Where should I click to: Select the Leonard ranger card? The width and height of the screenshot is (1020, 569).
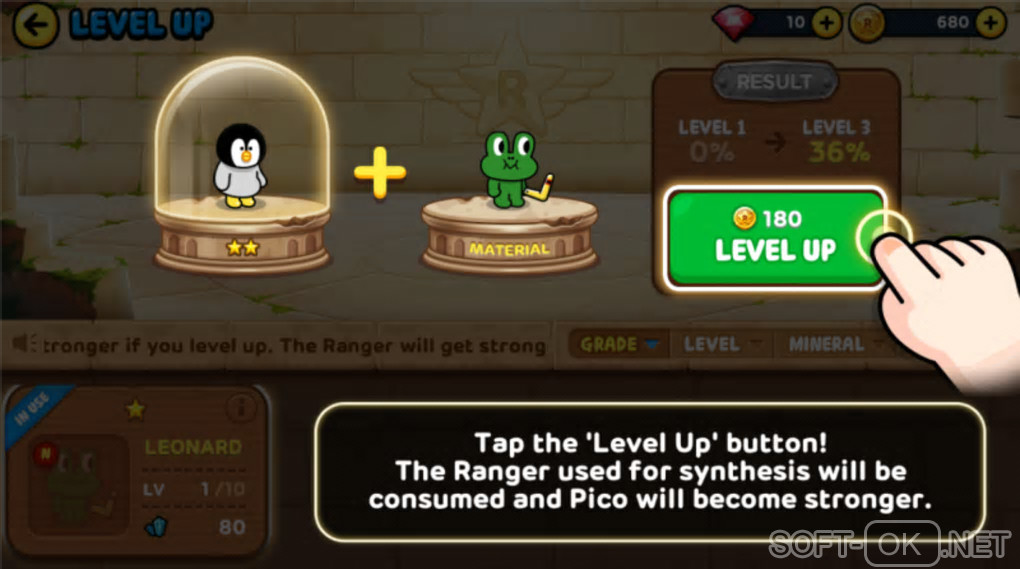(138, 468)
